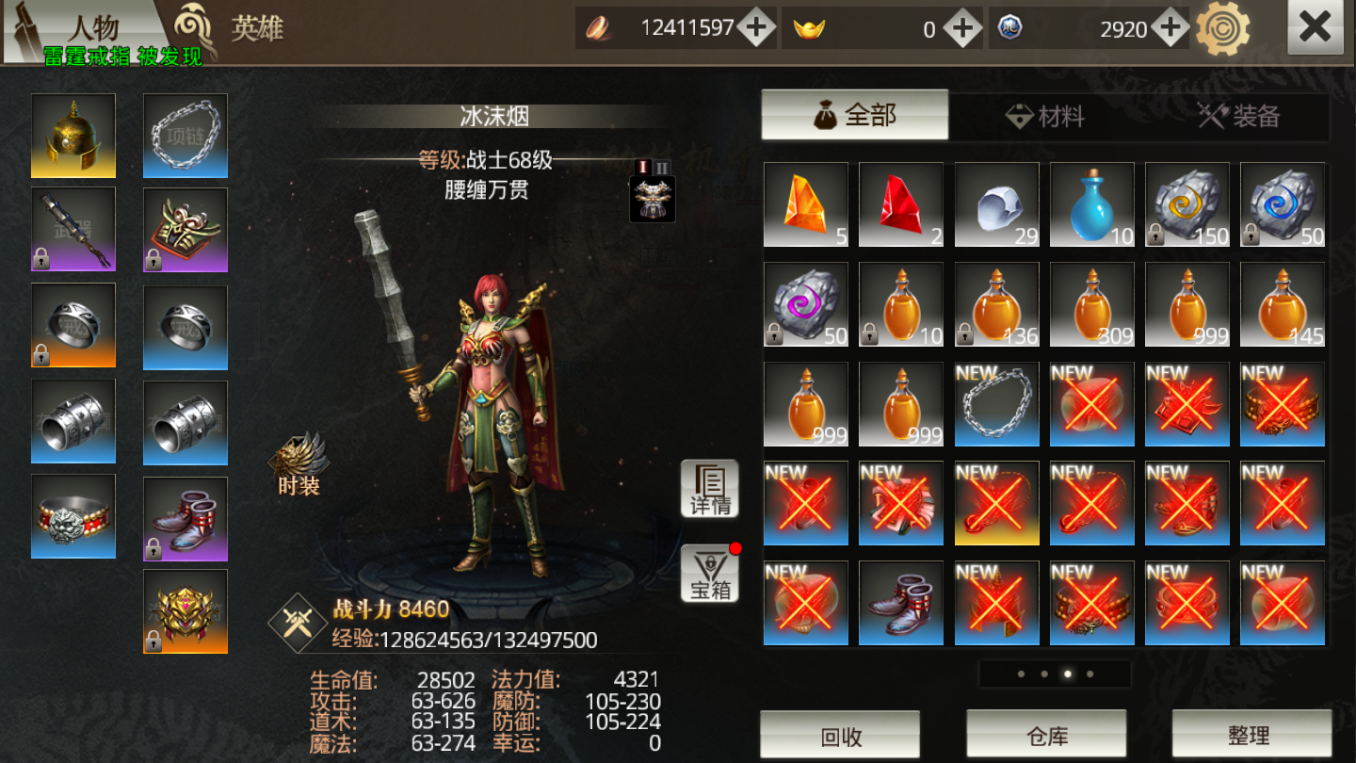The image size is (1356, 763).
Task: Add gold coins with the plus button
Action: tap(756, 28)
